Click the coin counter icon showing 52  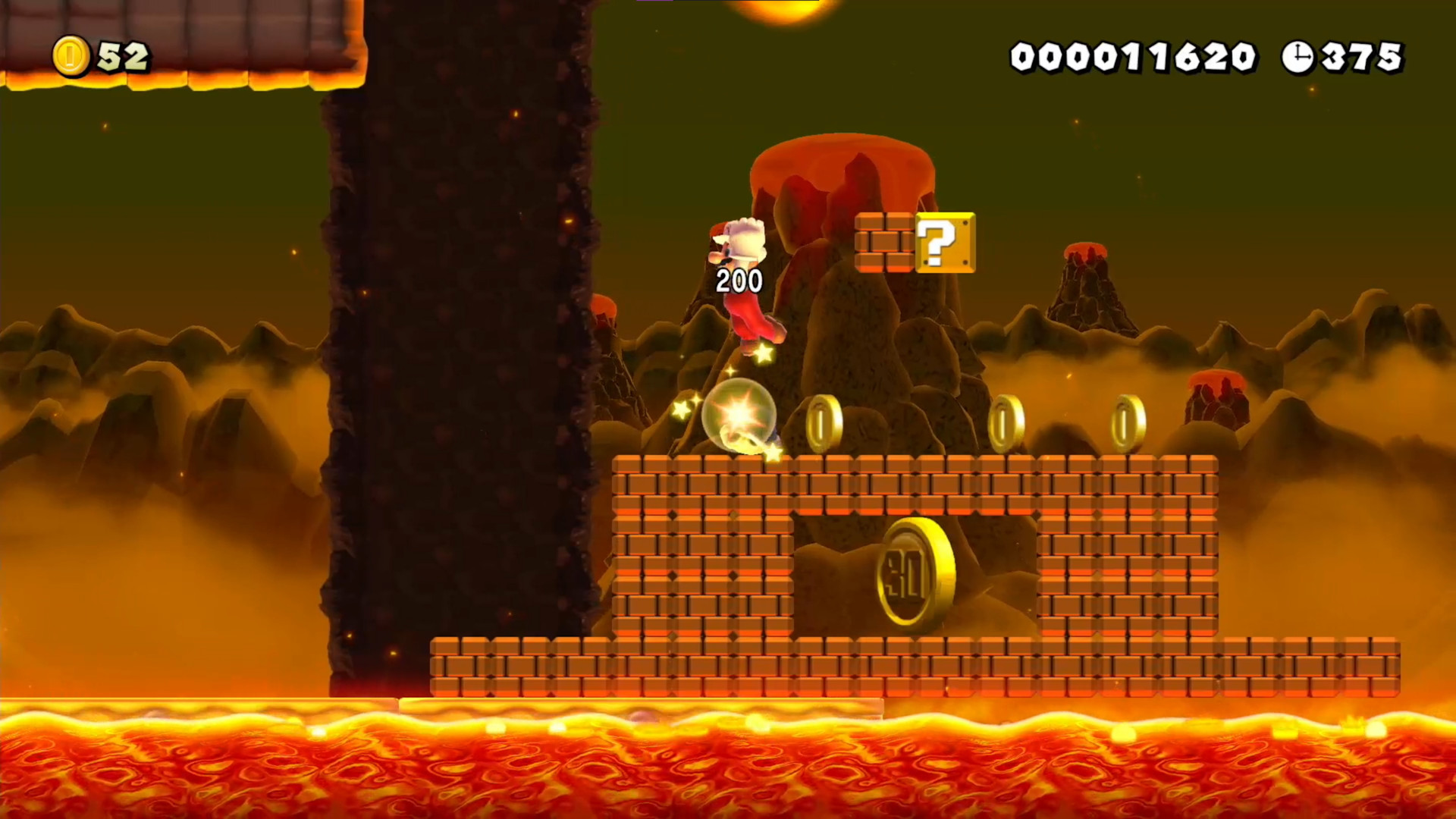point(72,55)
